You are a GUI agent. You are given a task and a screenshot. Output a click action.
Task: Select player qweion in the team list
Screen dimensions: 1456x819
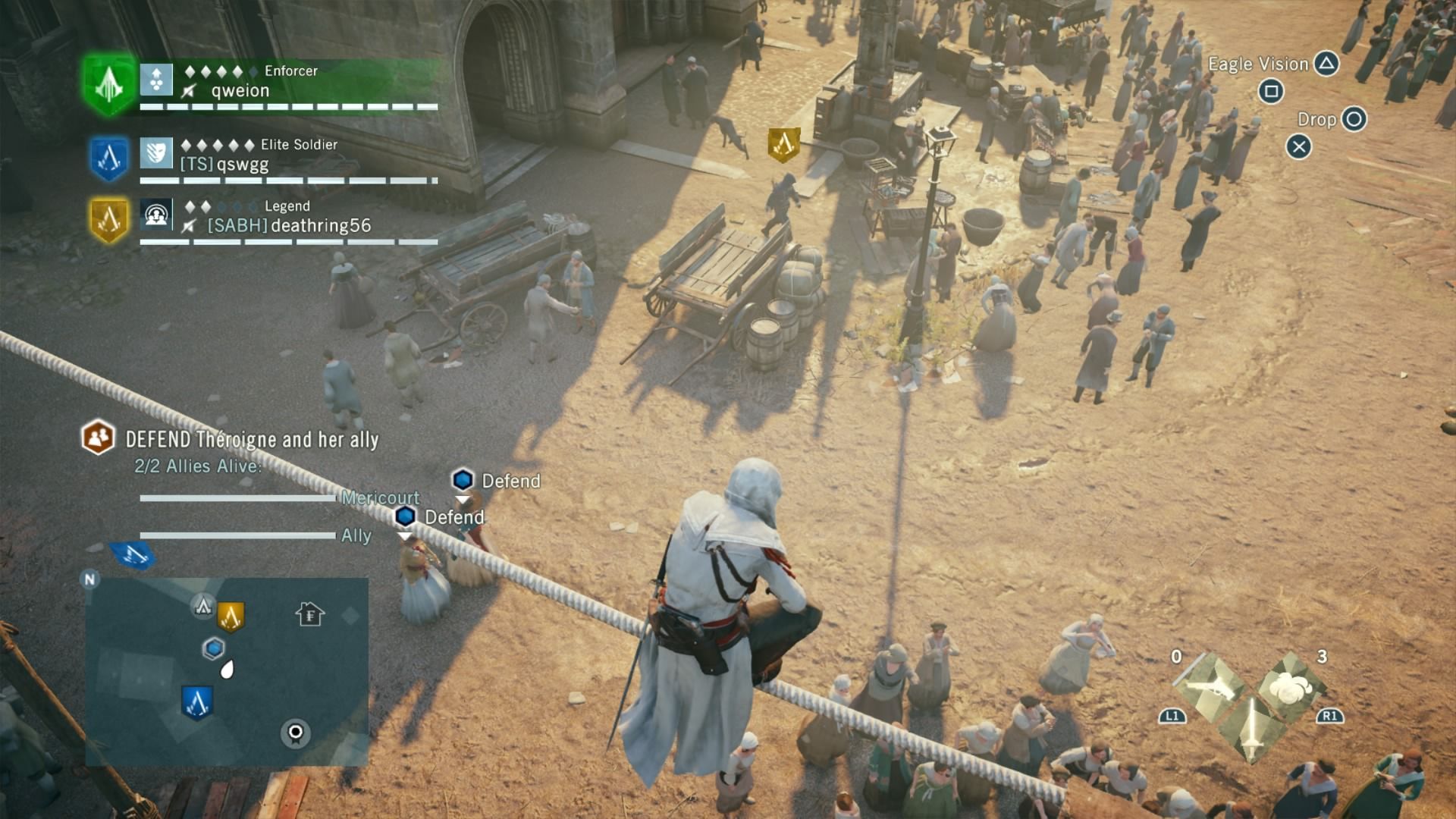pyautogui.click(x=240, y=91)
